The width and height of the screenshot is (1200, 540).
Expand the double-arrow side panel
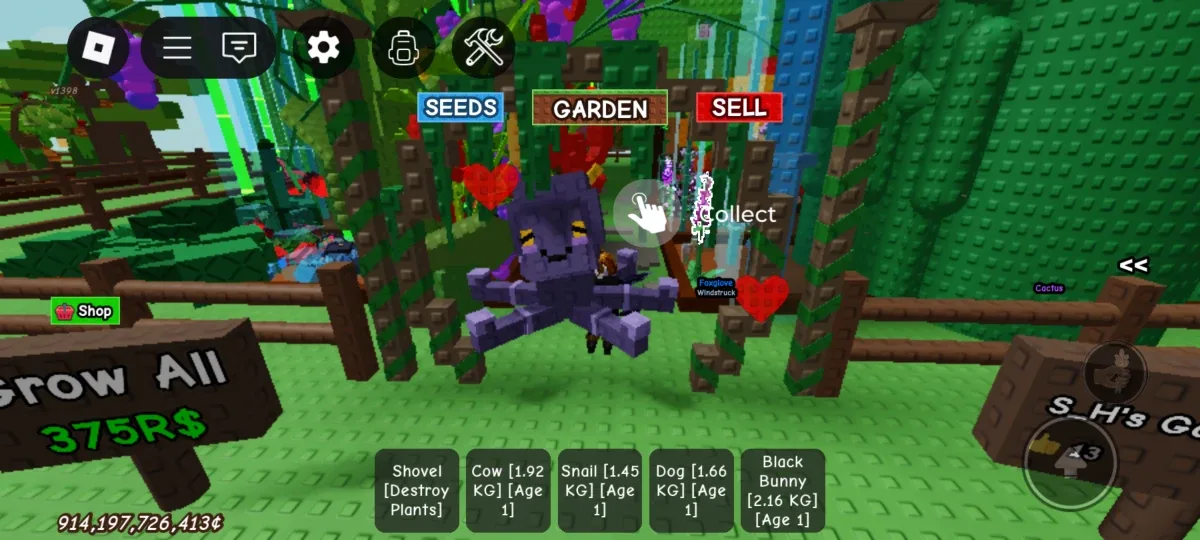click(1133, 266)
